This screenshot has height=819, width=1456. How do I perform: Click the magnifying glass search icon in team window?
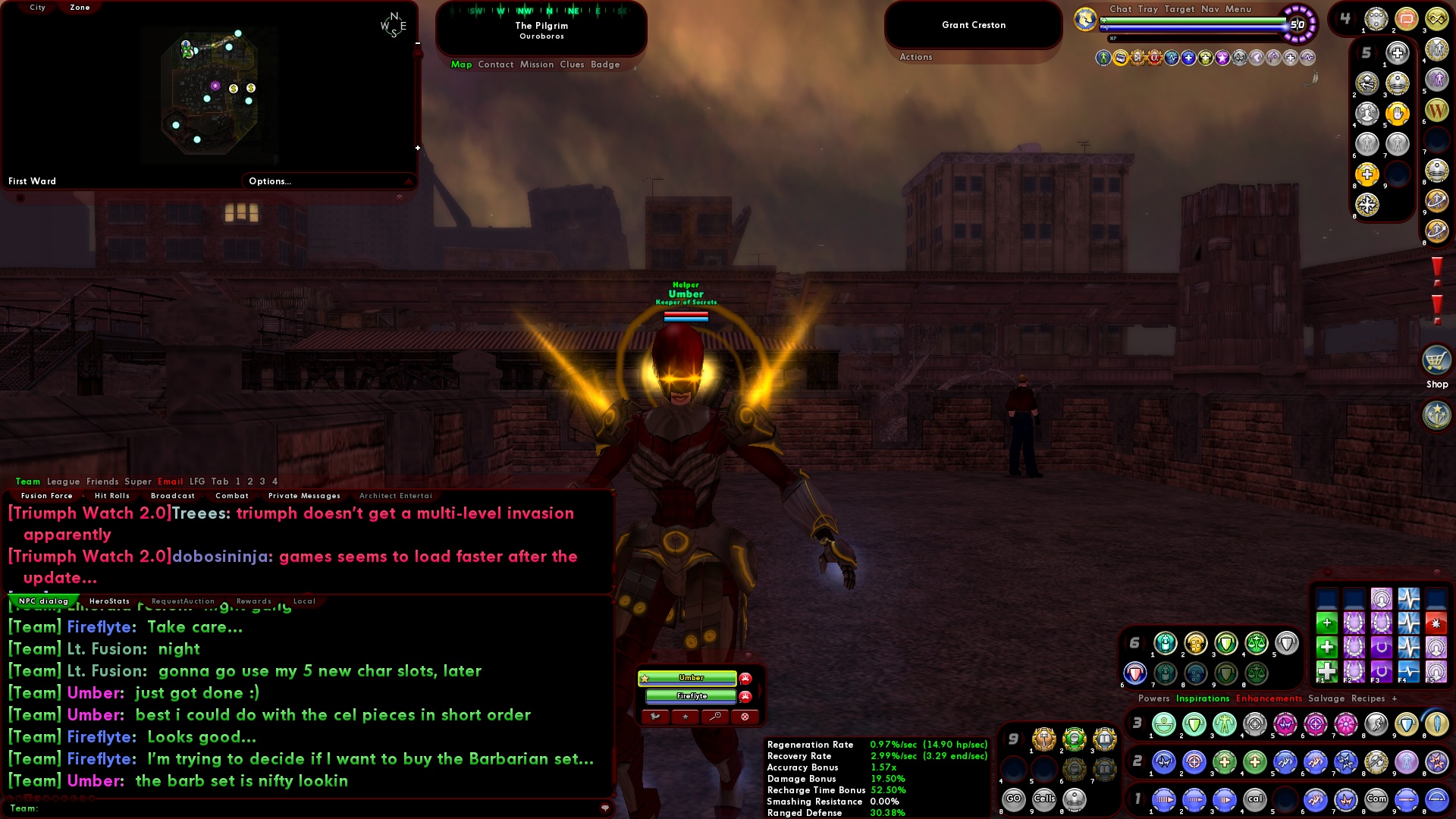[716, 718]
